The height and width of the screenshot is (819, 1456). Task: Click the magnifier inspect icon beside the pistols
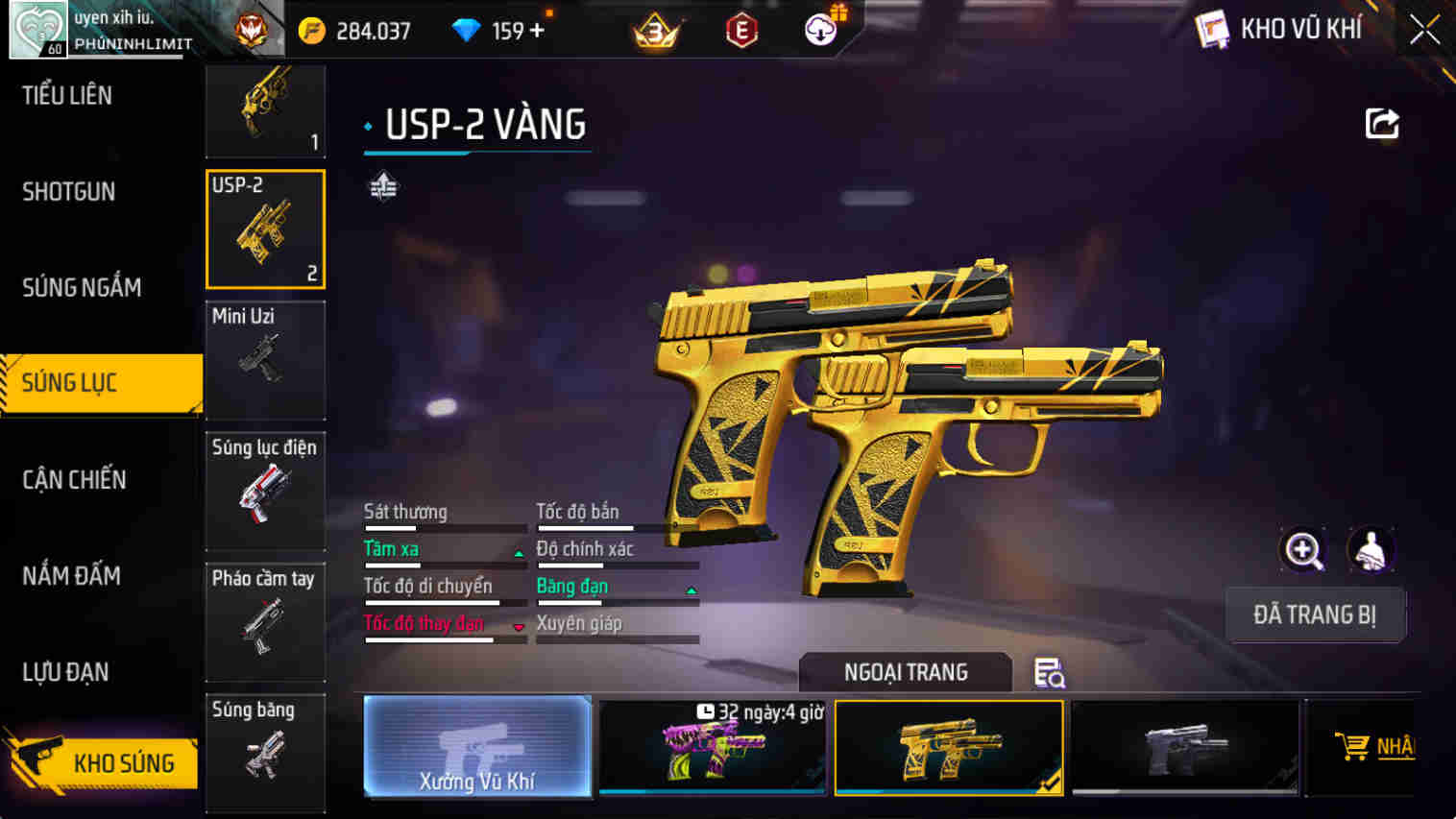(x=1302, y=550)
